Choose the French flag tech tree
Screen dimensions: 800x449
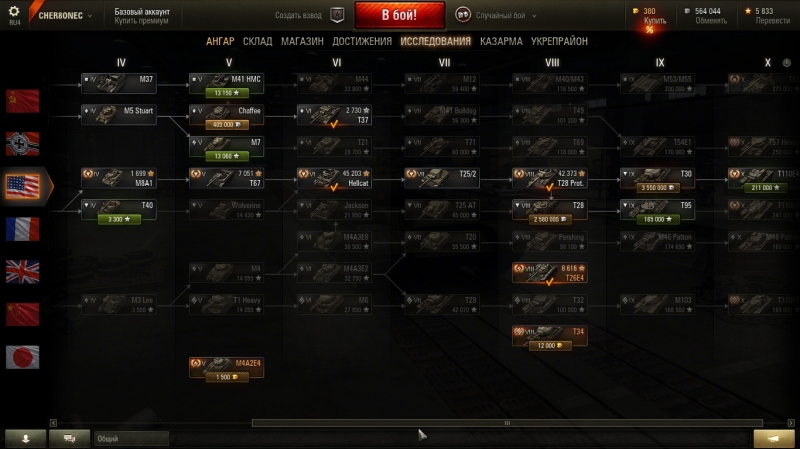pyautogui.click(x=22, y=228)
